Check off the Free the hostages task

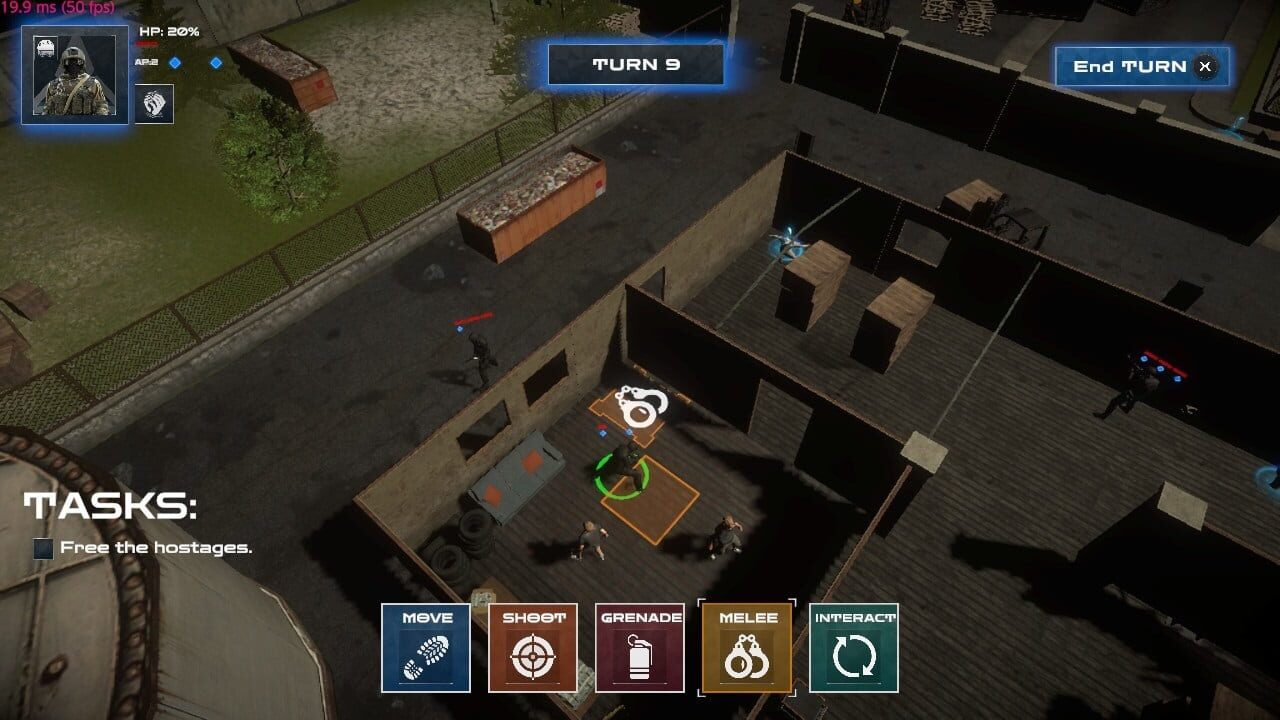pyautogui.click(x=41, y=547)
